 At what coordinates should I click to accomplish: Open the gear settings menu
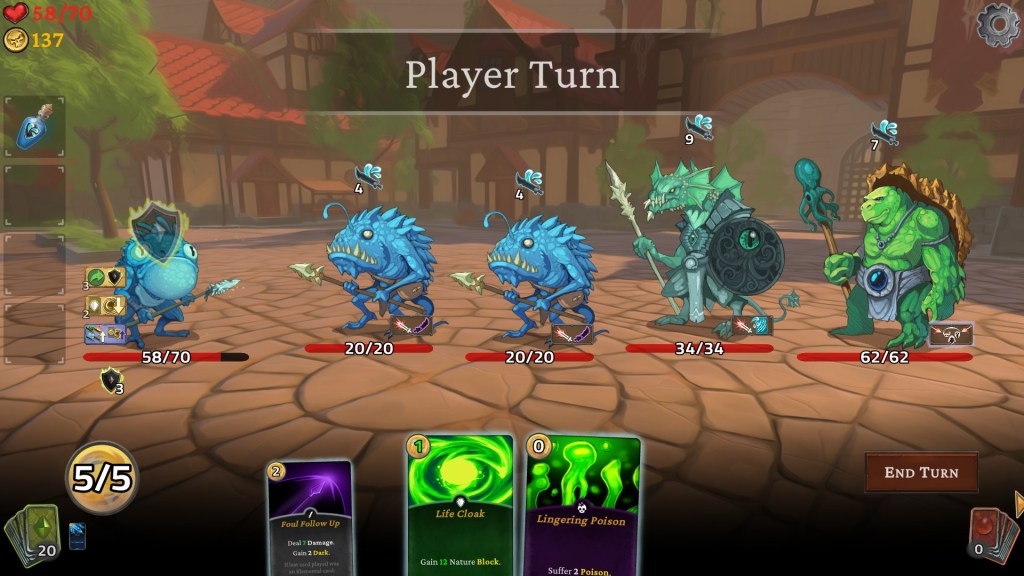point(997,26)
